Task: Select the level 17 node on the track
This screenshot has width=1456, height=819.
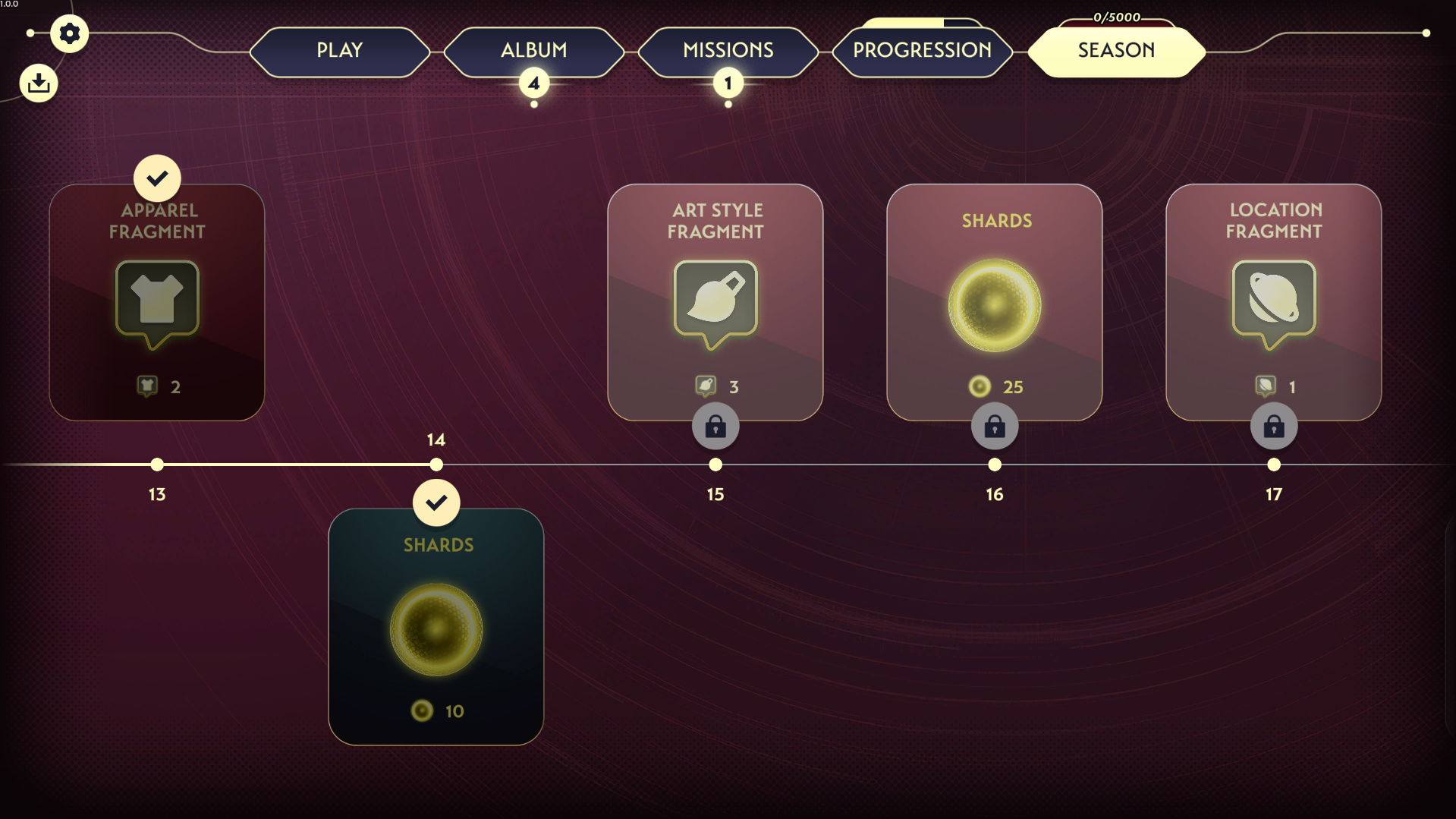Action: (x=1274, y=465)
